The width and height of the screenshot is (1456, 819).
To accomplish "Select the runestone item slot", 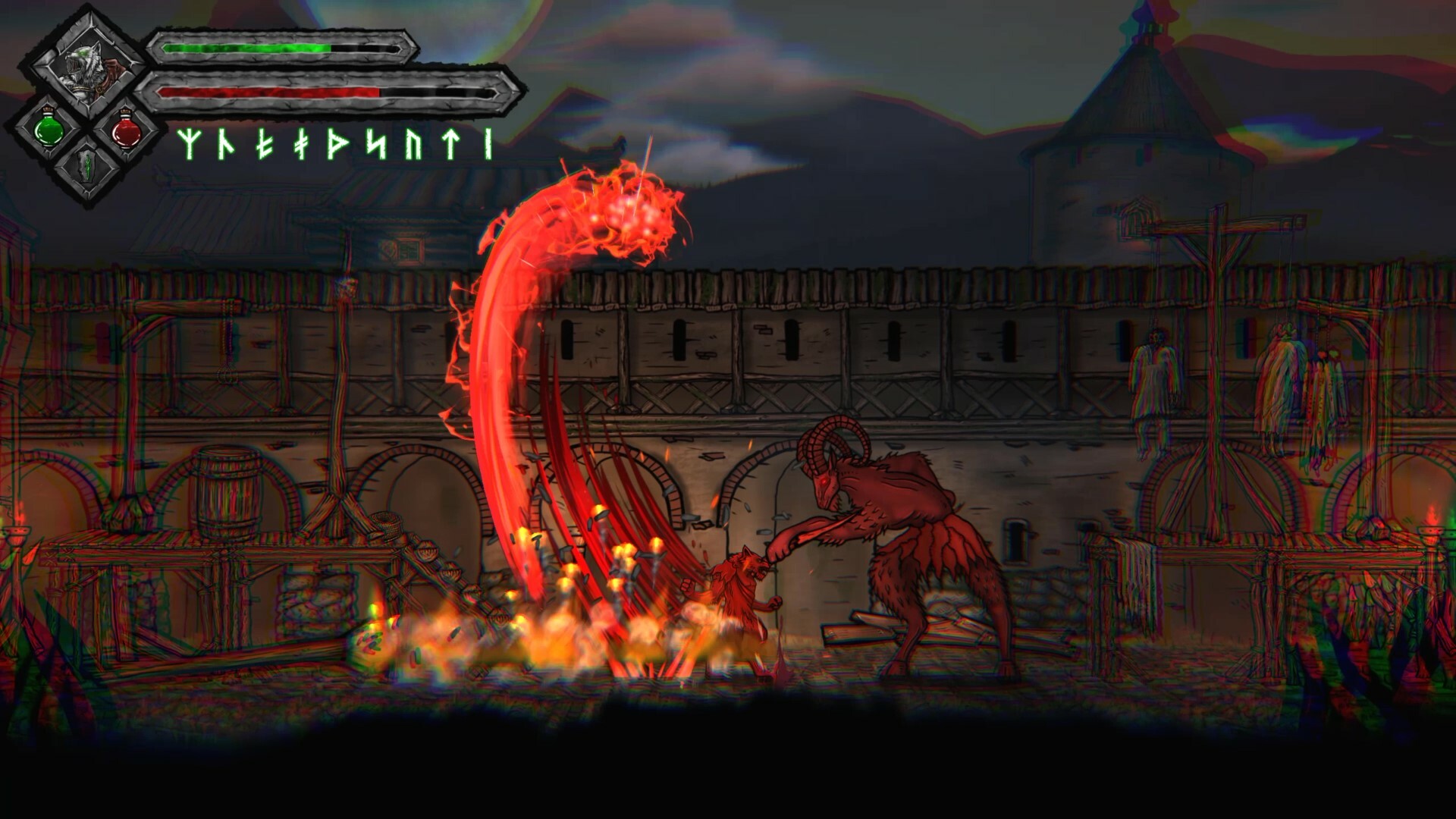I will coord(88,165).
